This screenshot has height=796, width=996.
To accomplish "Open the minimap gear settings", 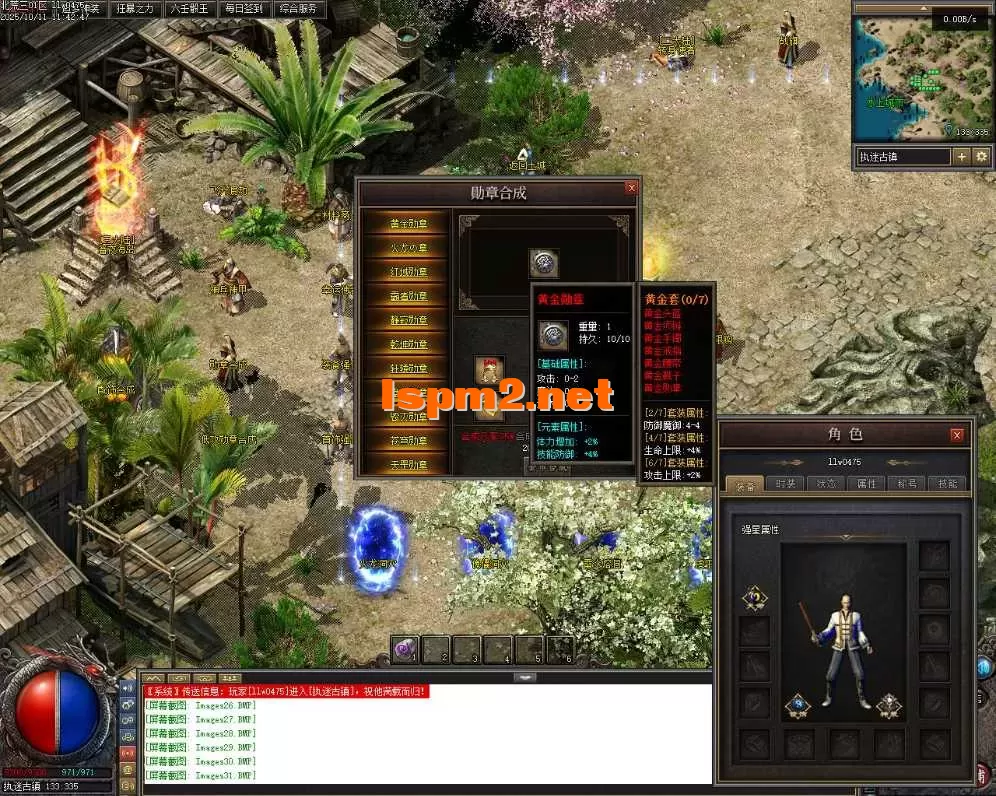I will pyautogui.click(x=981, y=157).
